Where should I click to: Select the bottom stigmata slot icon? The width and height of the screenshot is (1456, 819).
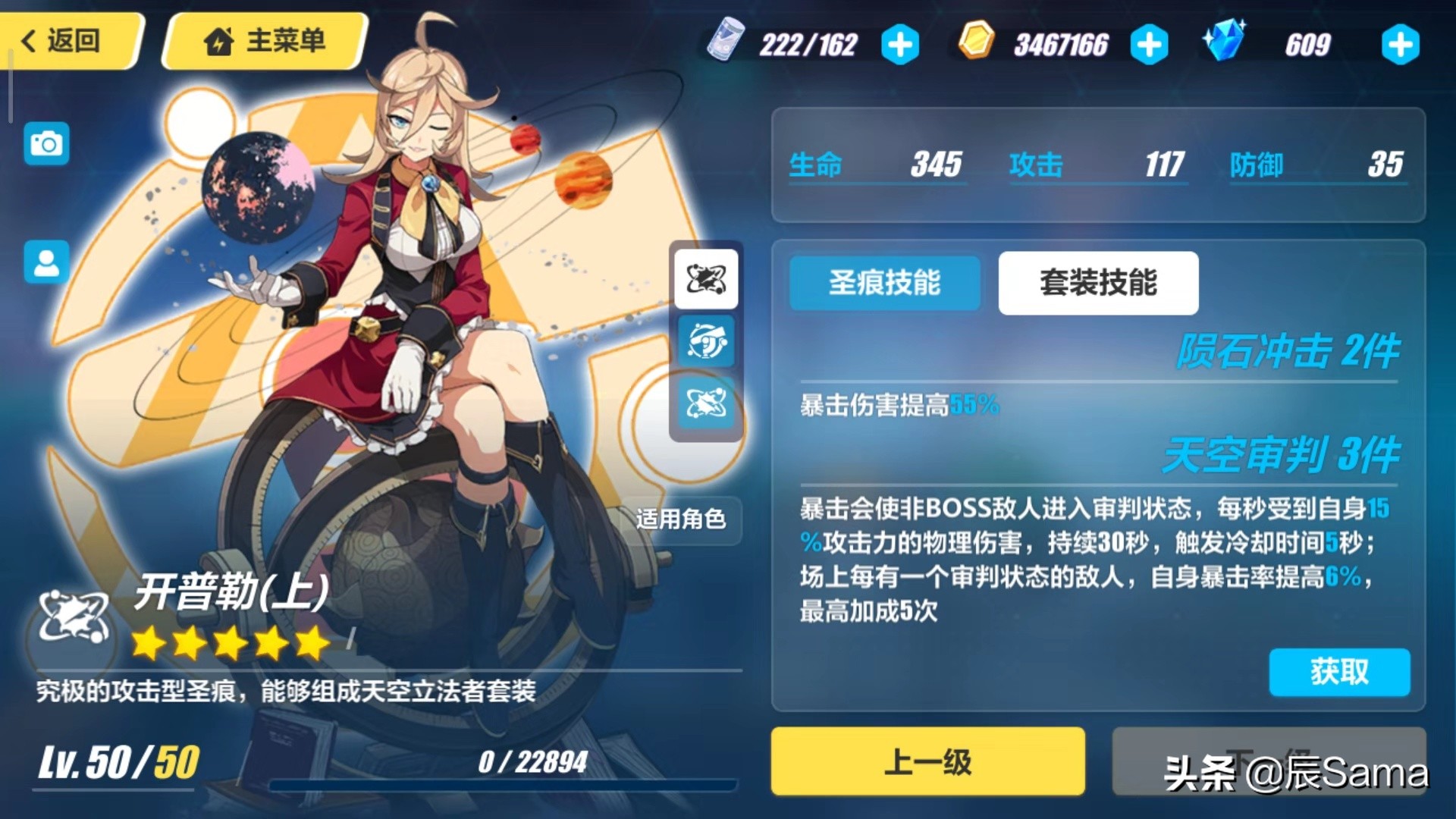[705, 403]
